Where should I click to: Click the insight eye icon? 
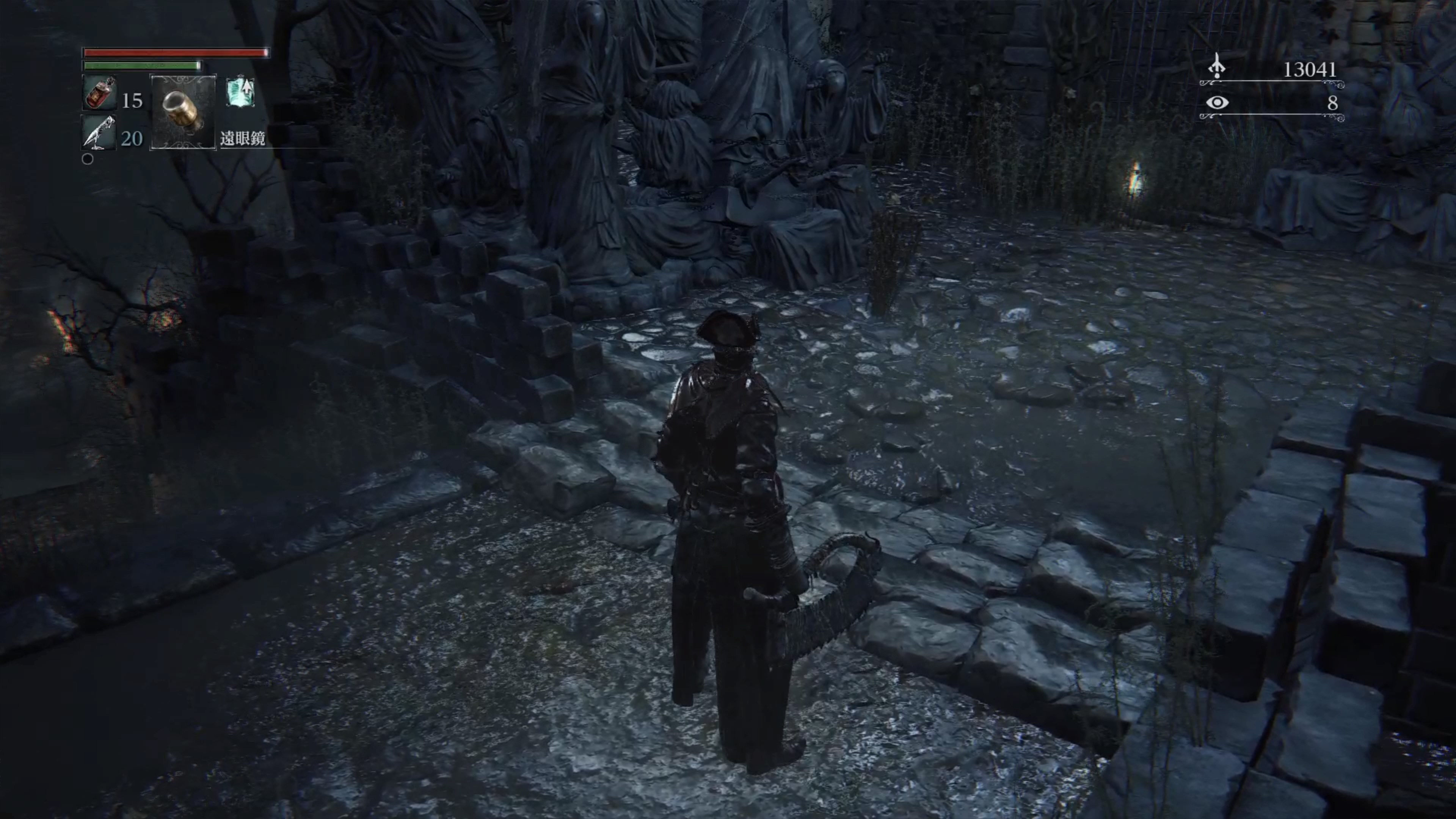[1216, 102]
